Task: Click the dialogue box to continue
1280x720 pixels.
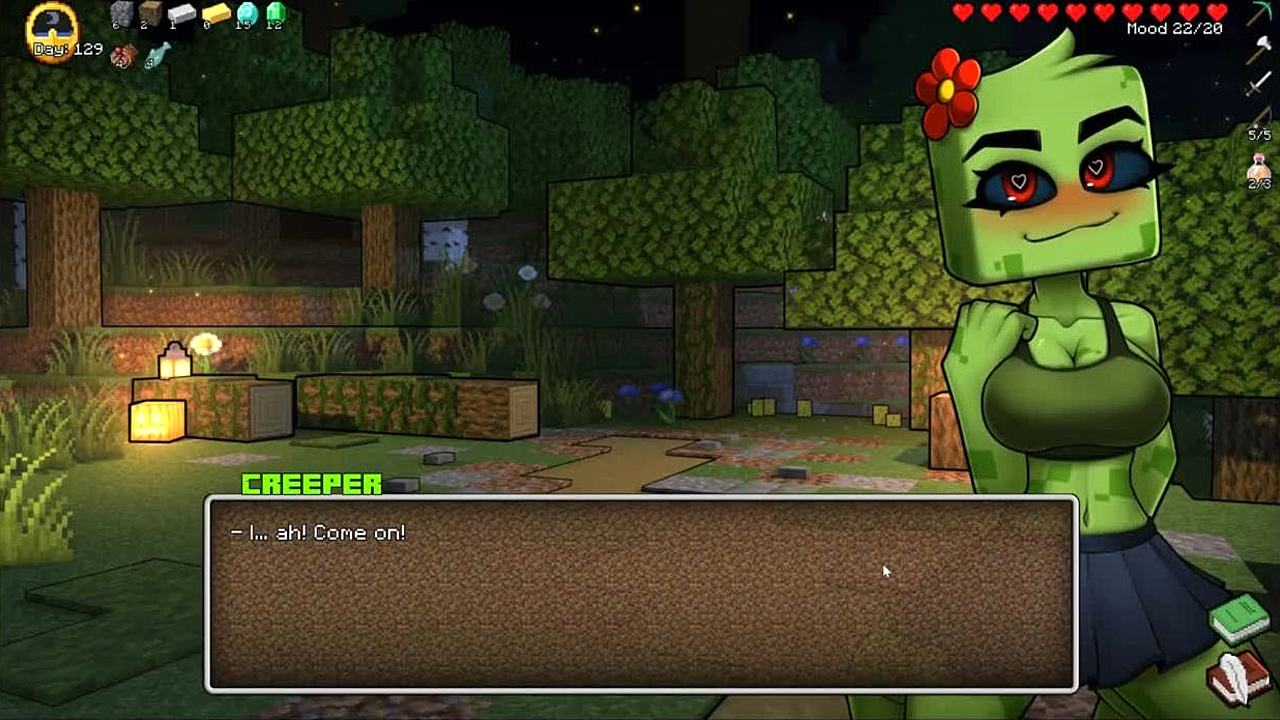Action: coord(640,593)
